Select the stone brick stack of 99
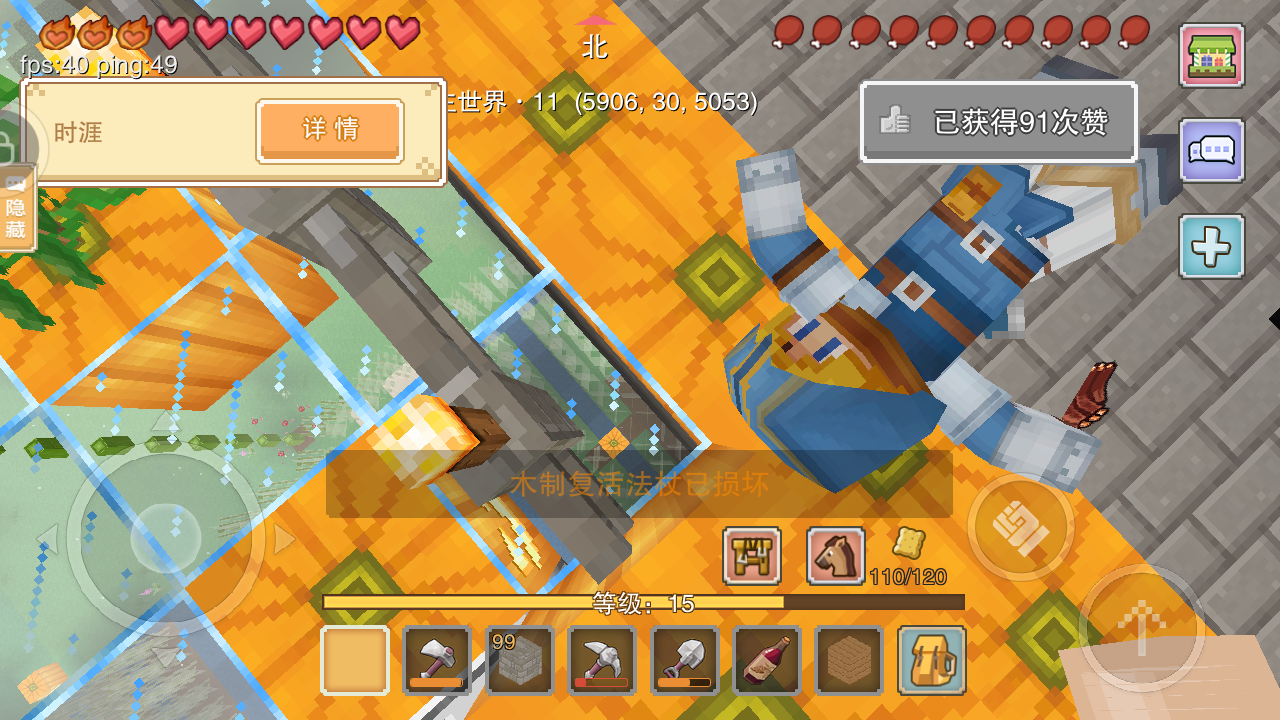This screenshot has height=720, width=1280. pos(519,660)
